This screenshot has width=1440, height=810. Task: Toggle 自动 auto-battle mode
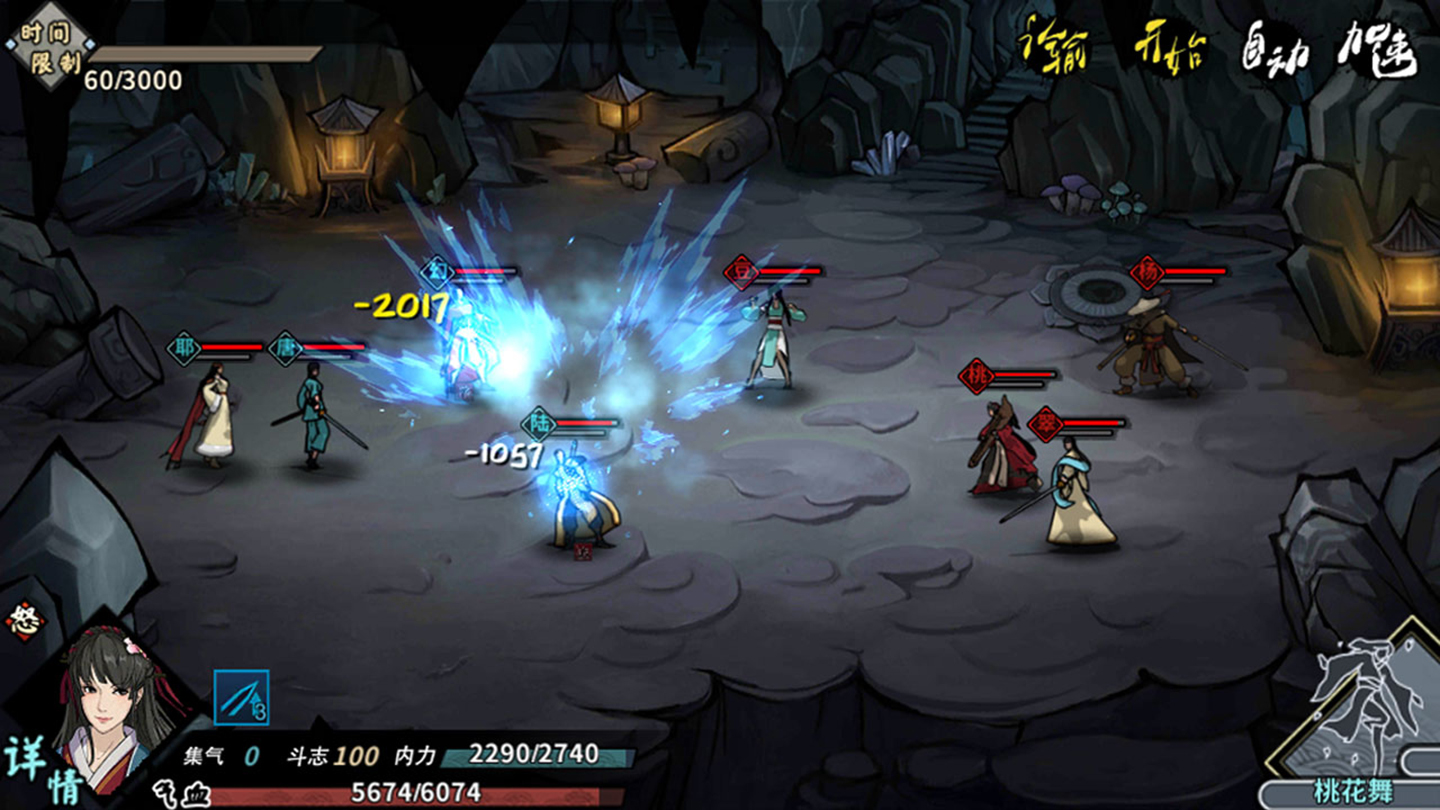coord(1276,47)
